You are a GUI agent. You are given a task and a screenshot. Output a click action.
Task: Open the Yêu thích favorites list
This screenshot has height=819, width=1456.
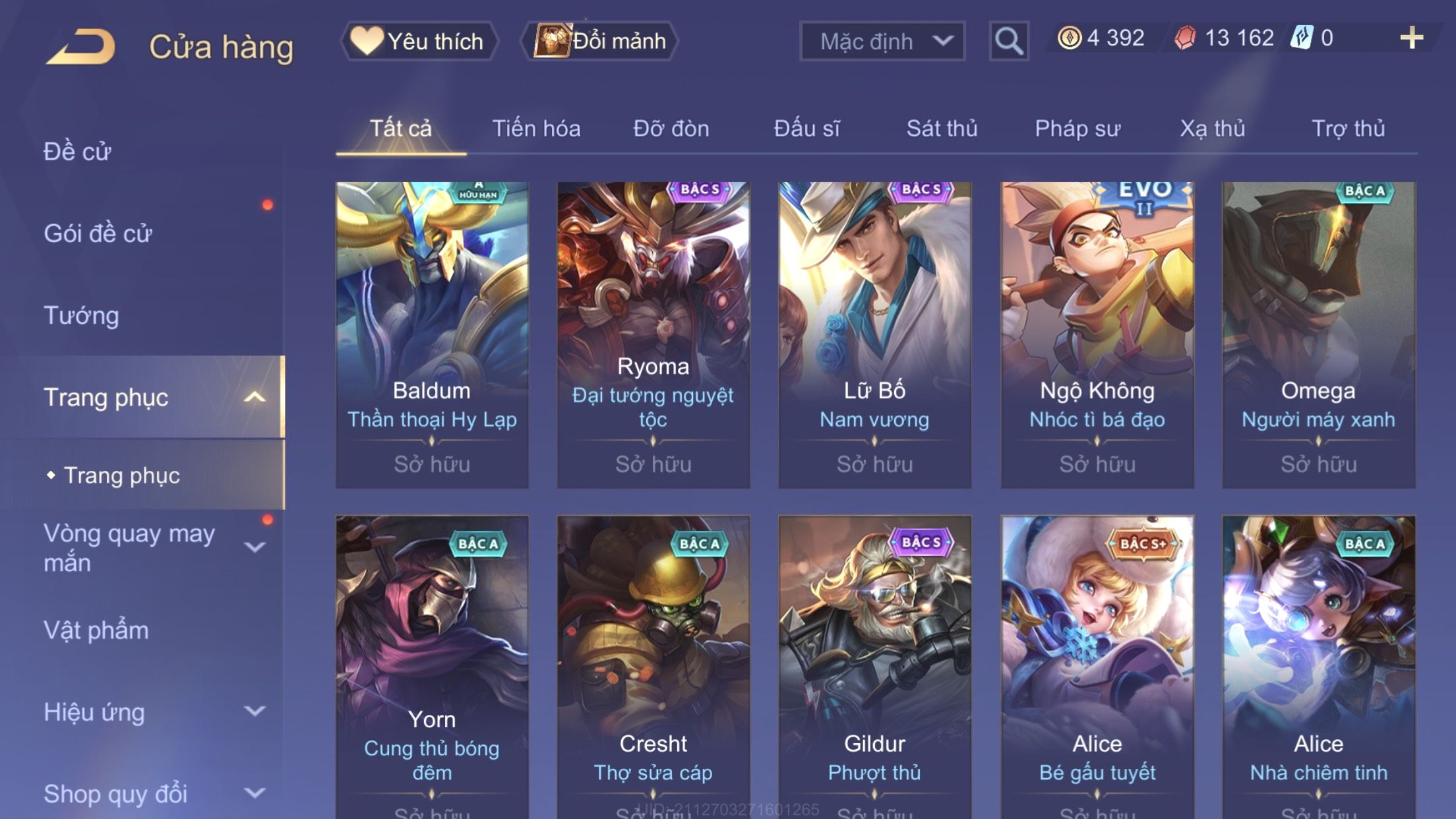point(419,41)
